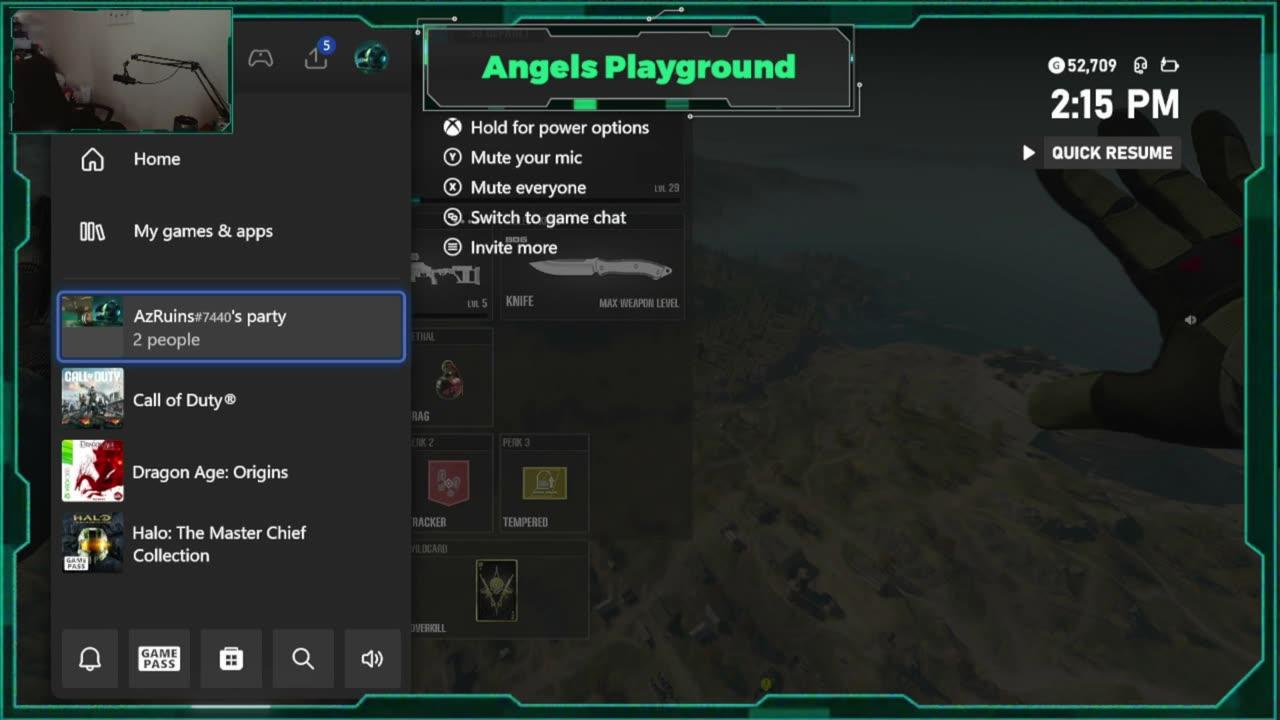Open captures via the share icon with badge
The image size is (1280, 720).
(x=315, y=58)
